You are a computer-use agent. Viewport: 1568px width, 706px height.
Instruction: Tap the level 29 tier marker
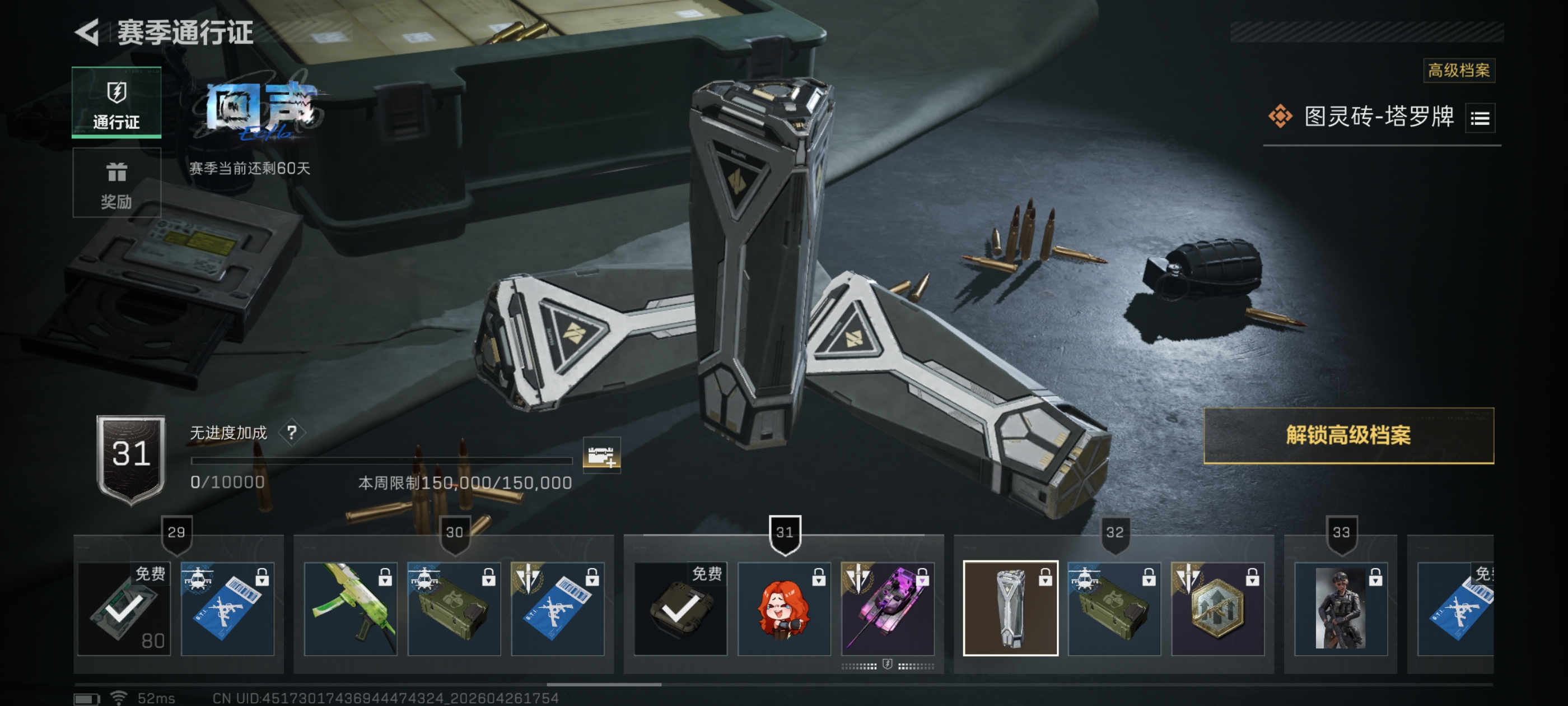click(x=176, y=533)
